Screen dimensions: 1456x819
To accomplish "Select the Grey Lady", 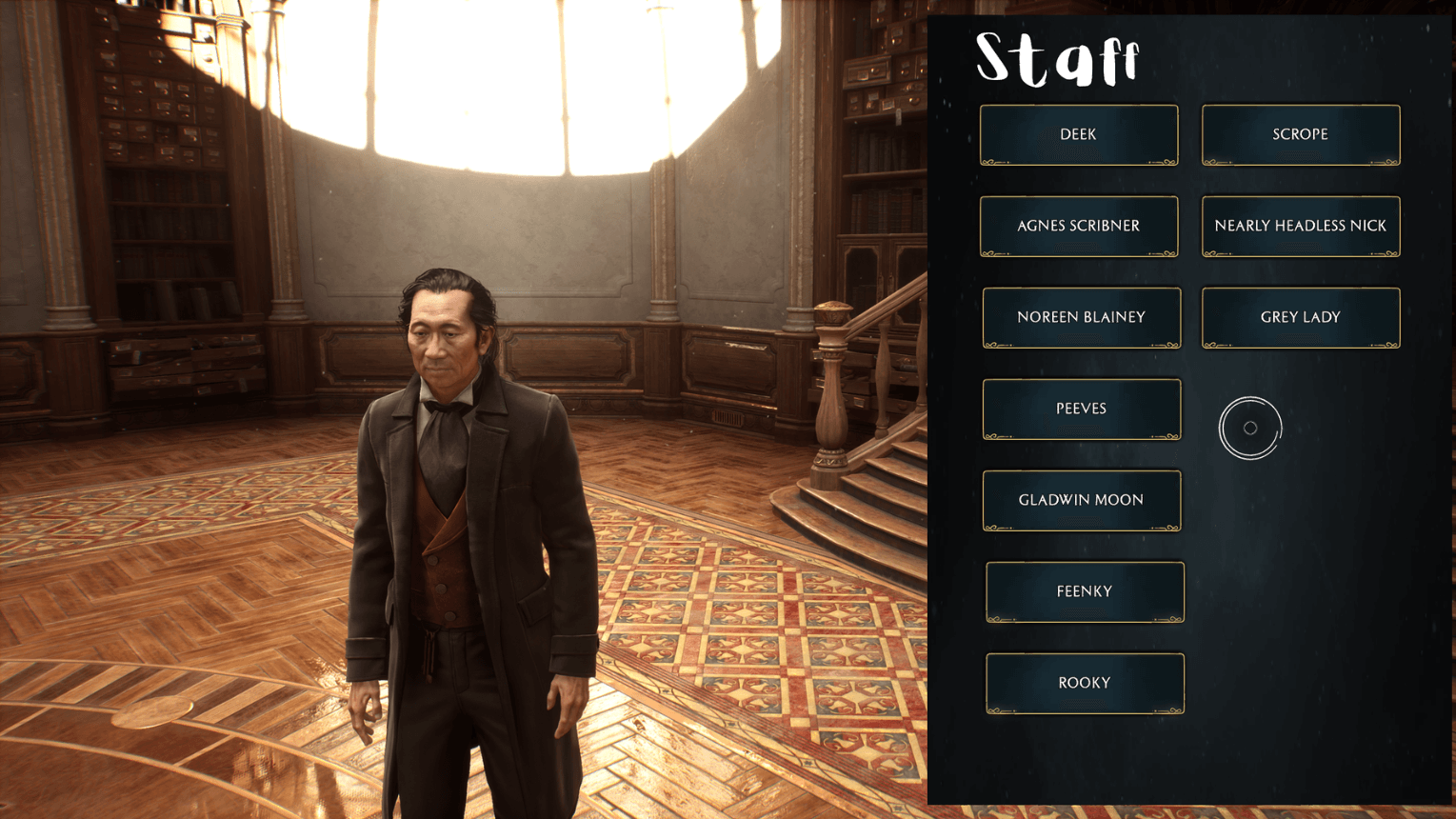I will pyautogui.click(x=1300, y=317).
